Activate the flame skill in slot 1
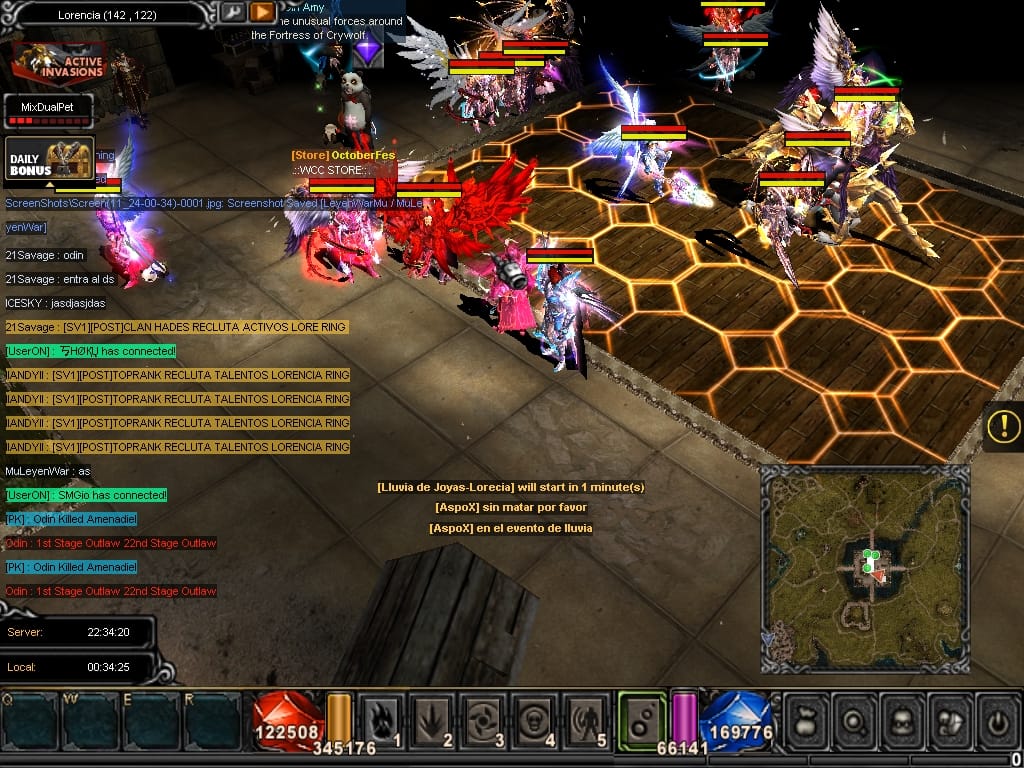Screen dimensions: 1024x768 pyautogui.click(x=383, y=720)
